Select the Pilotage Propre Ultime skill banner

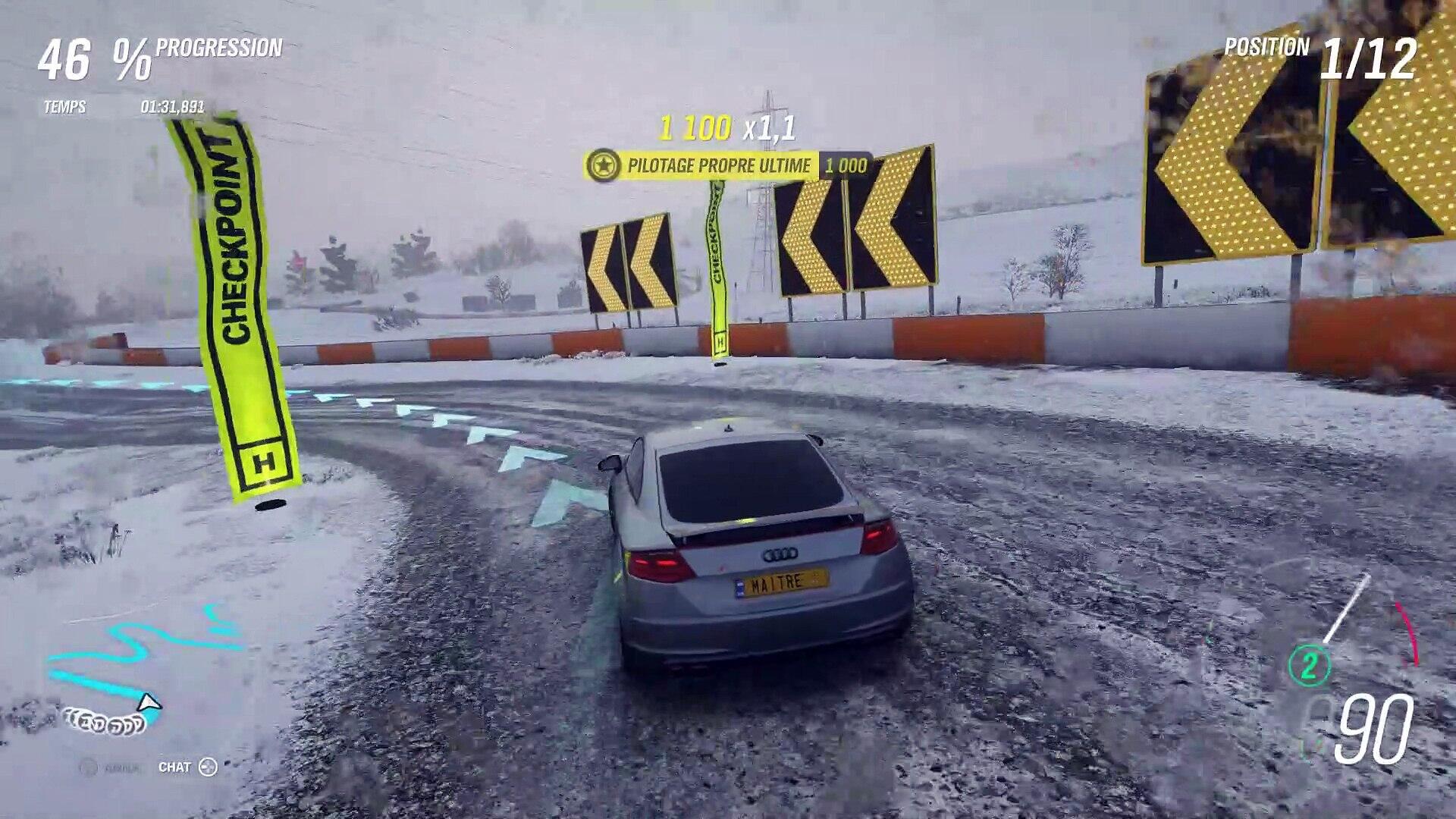pyautogui.click(x=728, y=165)
